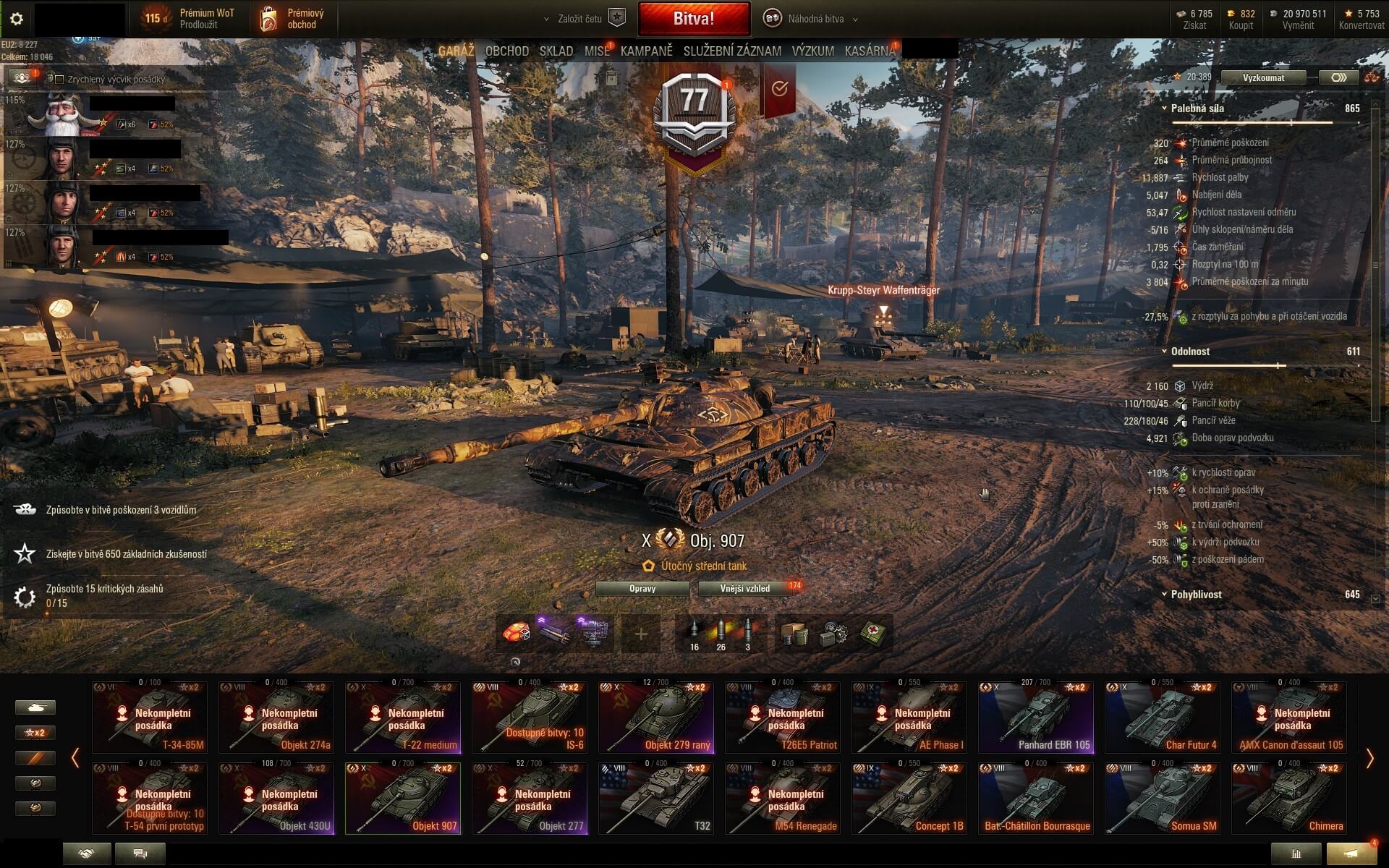1389x868 pixels.
Task: Select the Panhard EBR 105 tank
Action: pos(1036,717)
